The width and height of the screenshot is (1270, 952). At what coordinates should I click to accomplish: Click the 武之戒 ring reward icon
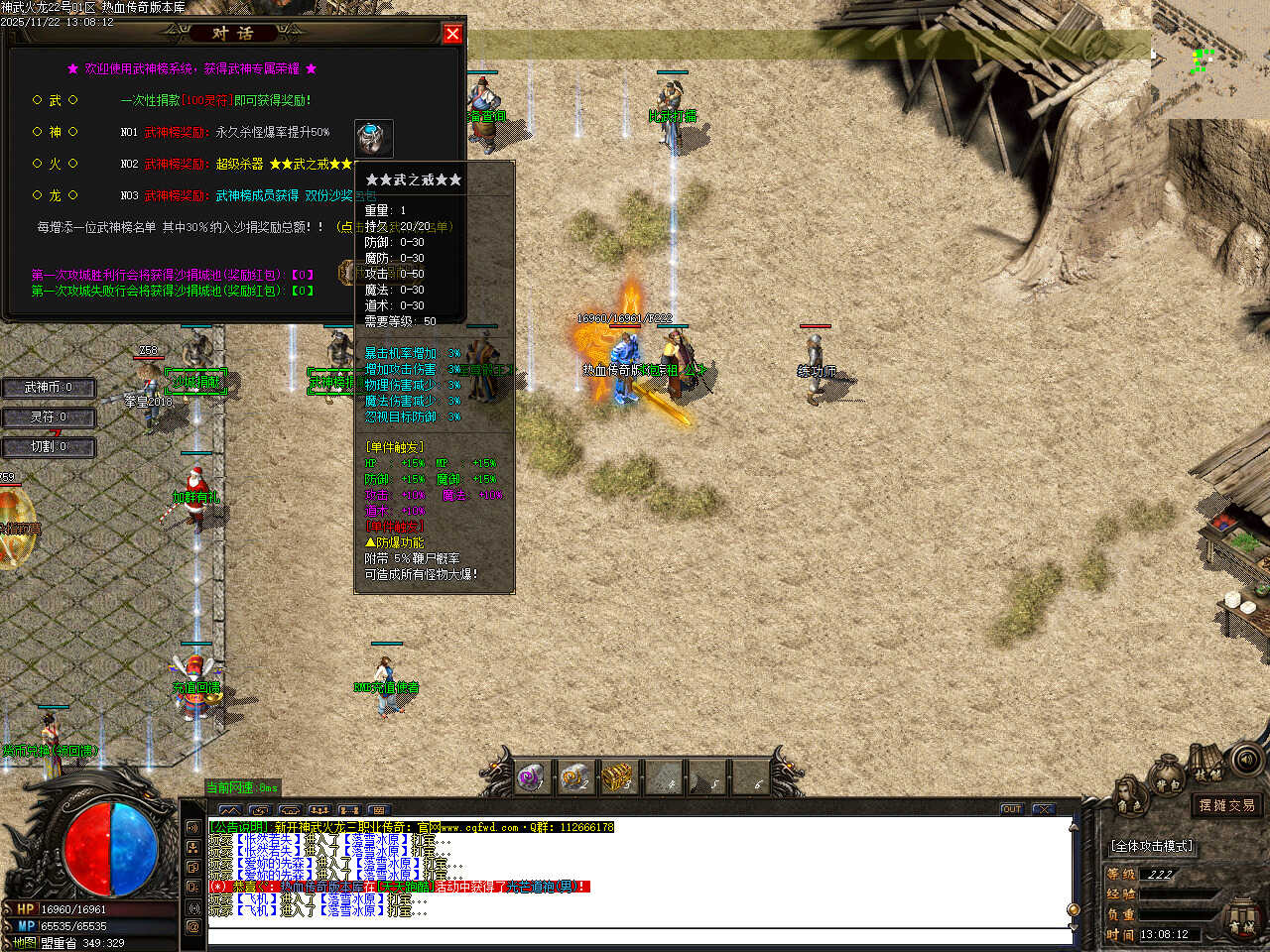point(373,137)
